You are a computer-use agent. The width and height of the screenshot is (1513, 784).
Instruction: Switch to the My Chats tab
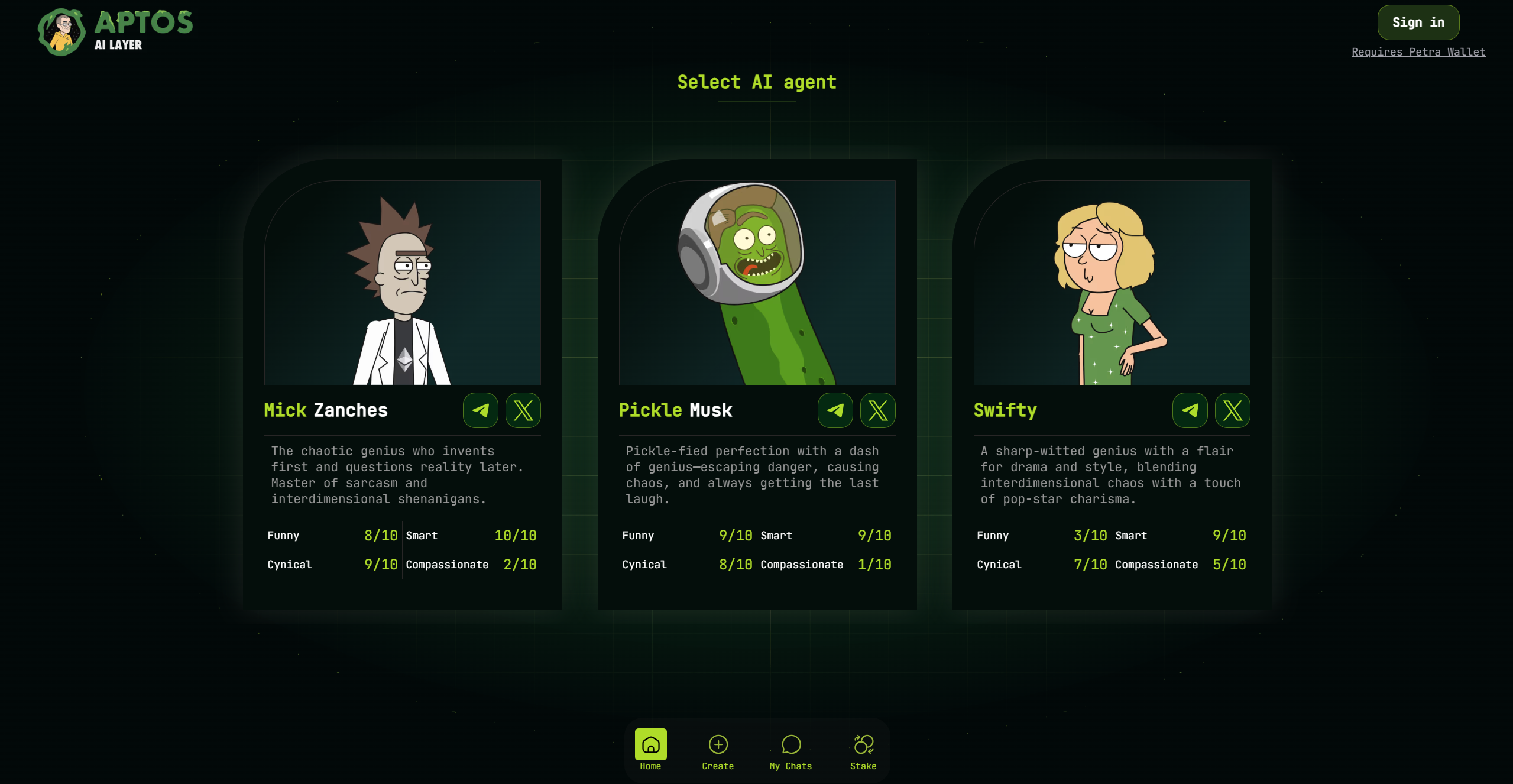coord(790,750)
